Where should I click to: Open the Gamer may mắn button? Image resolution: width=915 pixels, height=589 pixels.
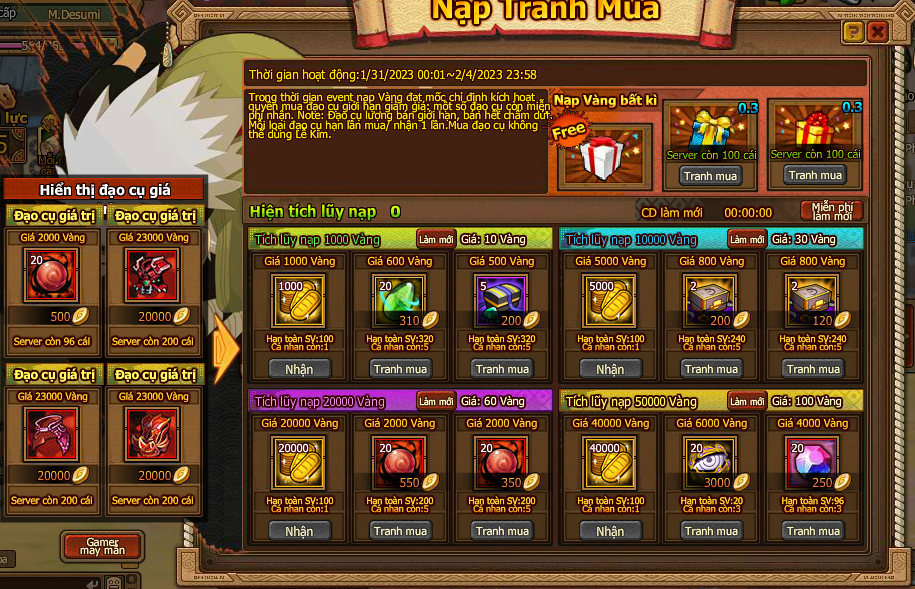[102, 546]
